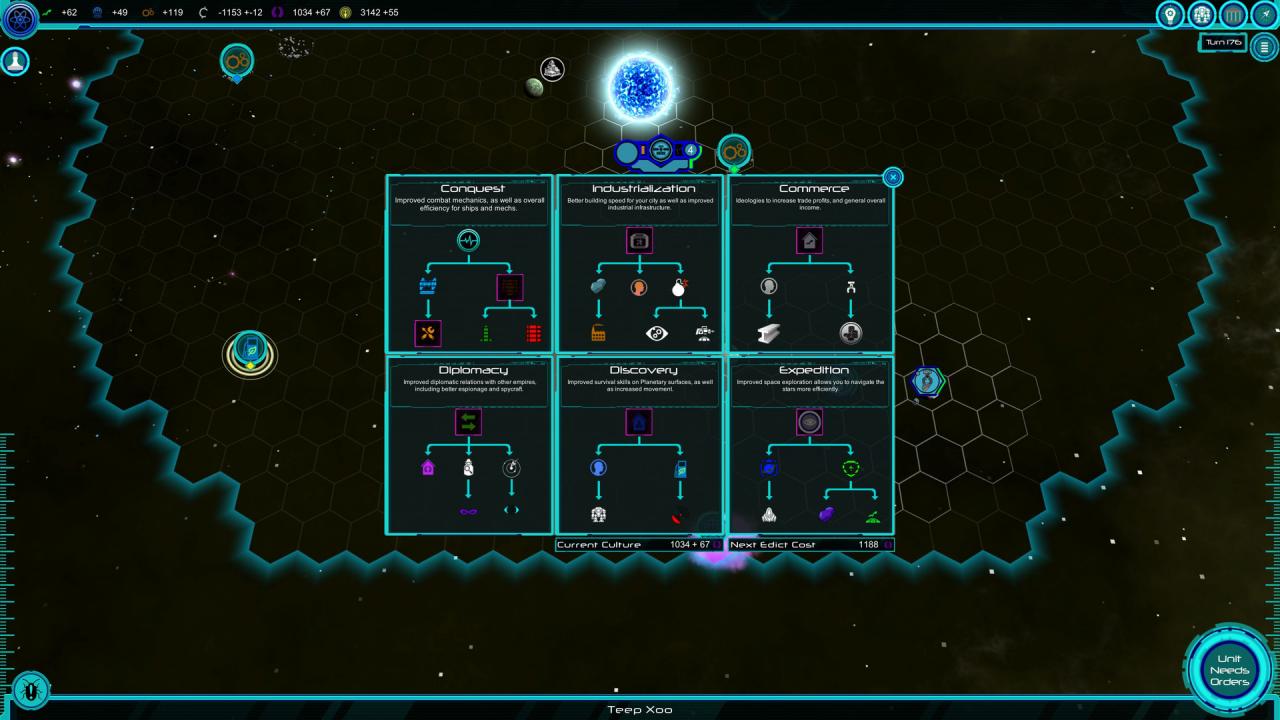Select the purple mask edict under Diplomacy

[468, 512]
